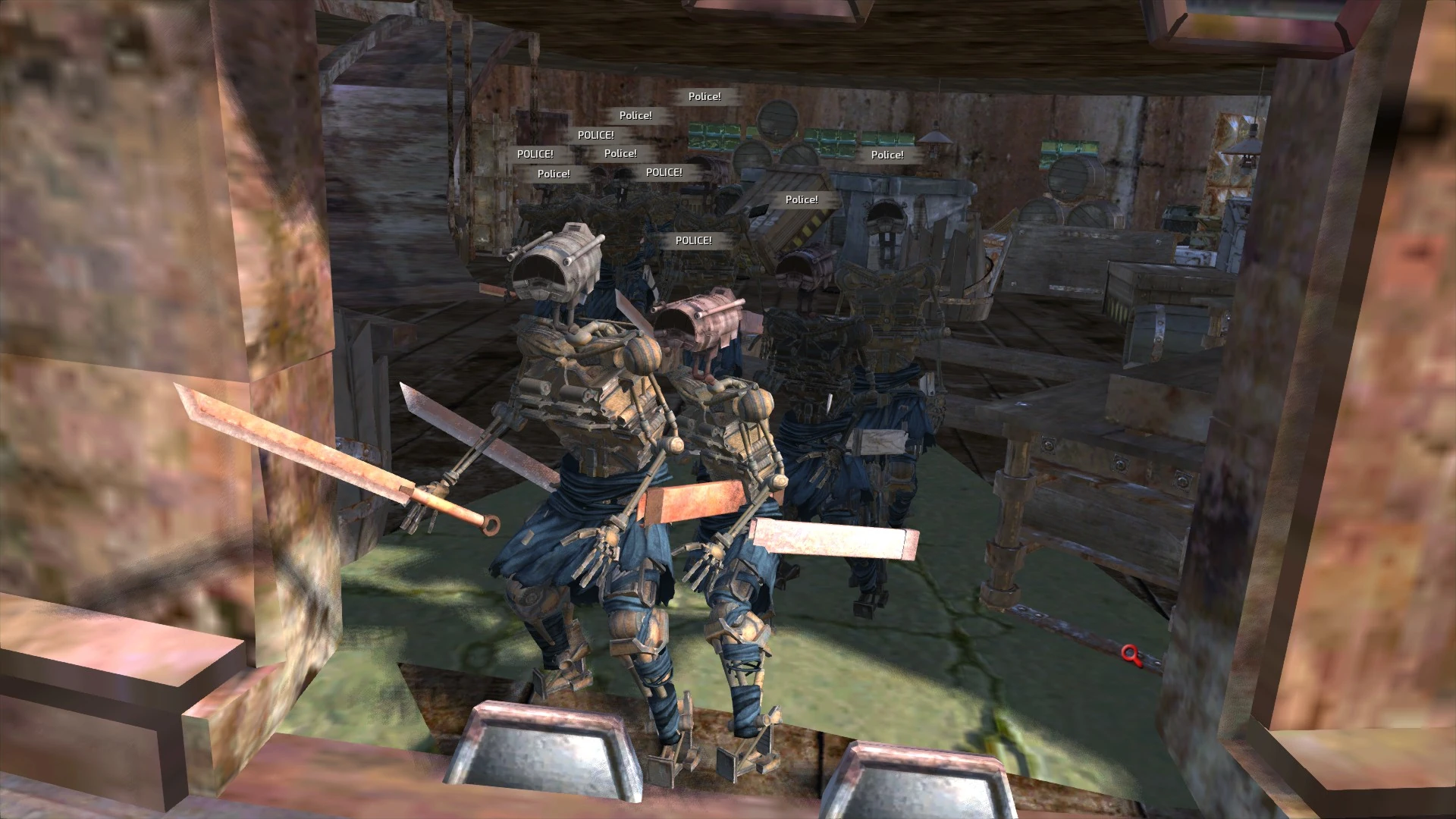Viewport: 1456px width, 819px height.
Task: Click the topmost 'Police!' speech bubble
Action: coord(704,96)
